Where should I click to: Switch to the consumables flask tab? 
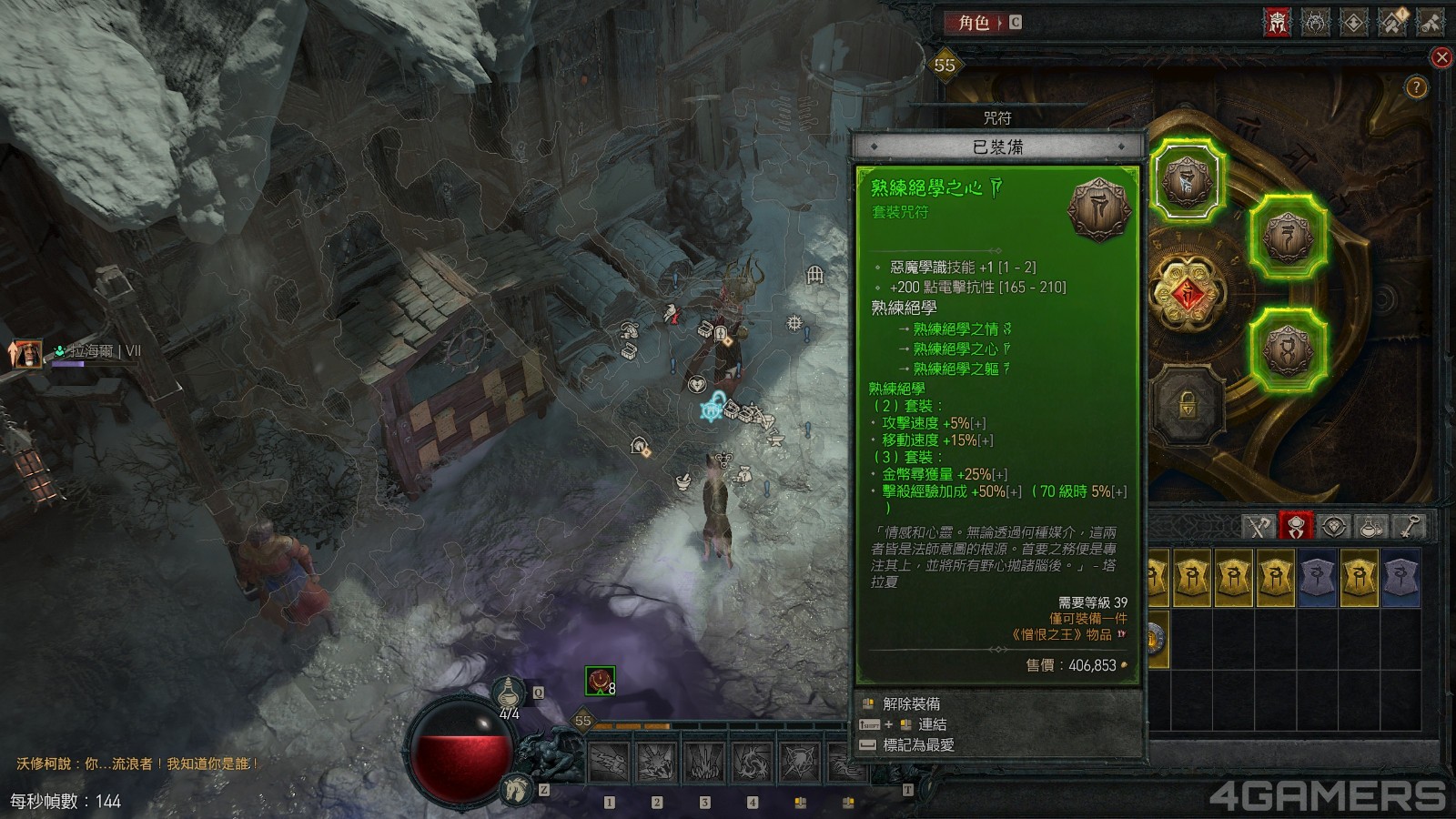coord(1370,526)
